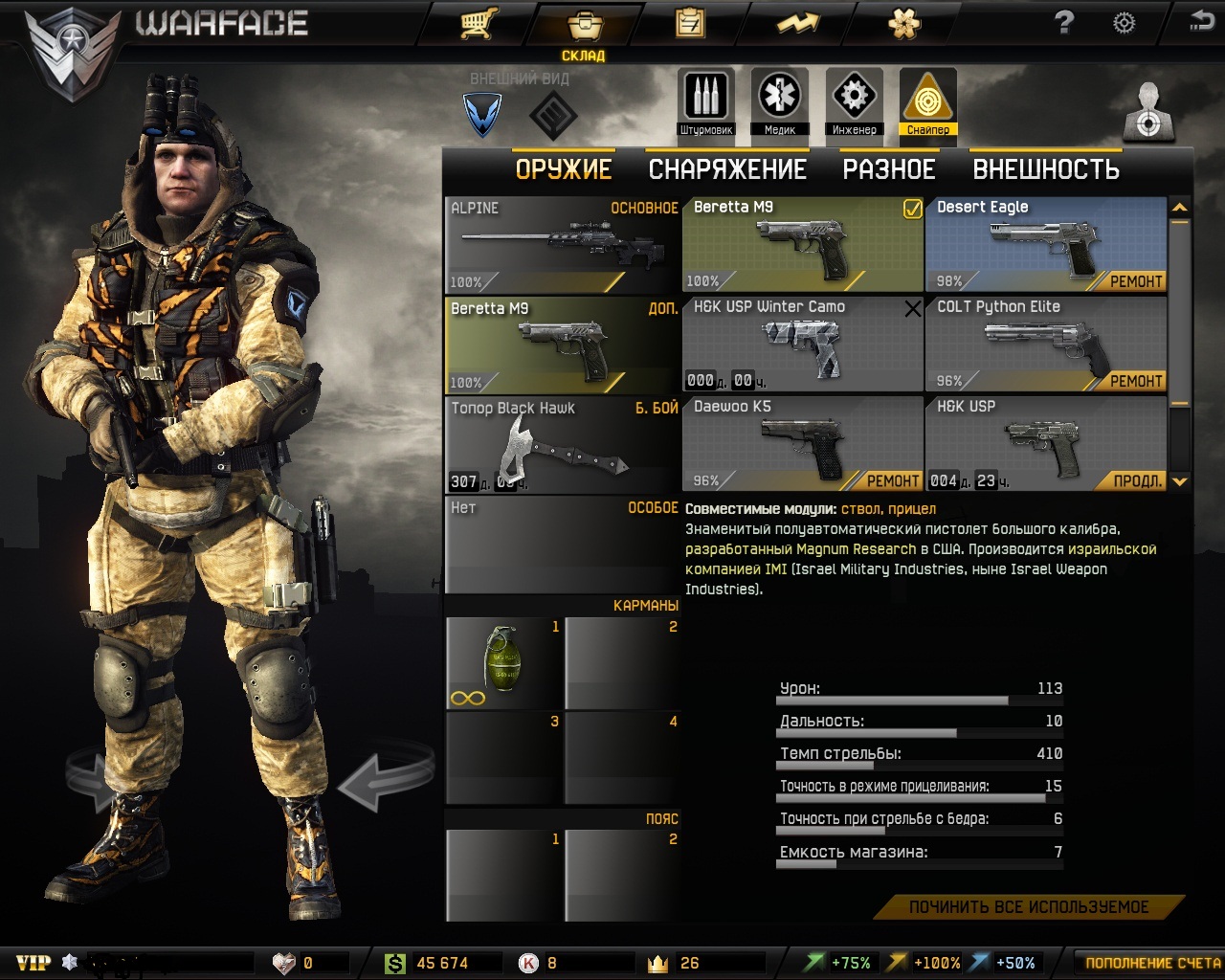The height and width of the screenshot is (980, 1225).
Task: Switch to the Снаряжение tab
Action: point(727,169)
